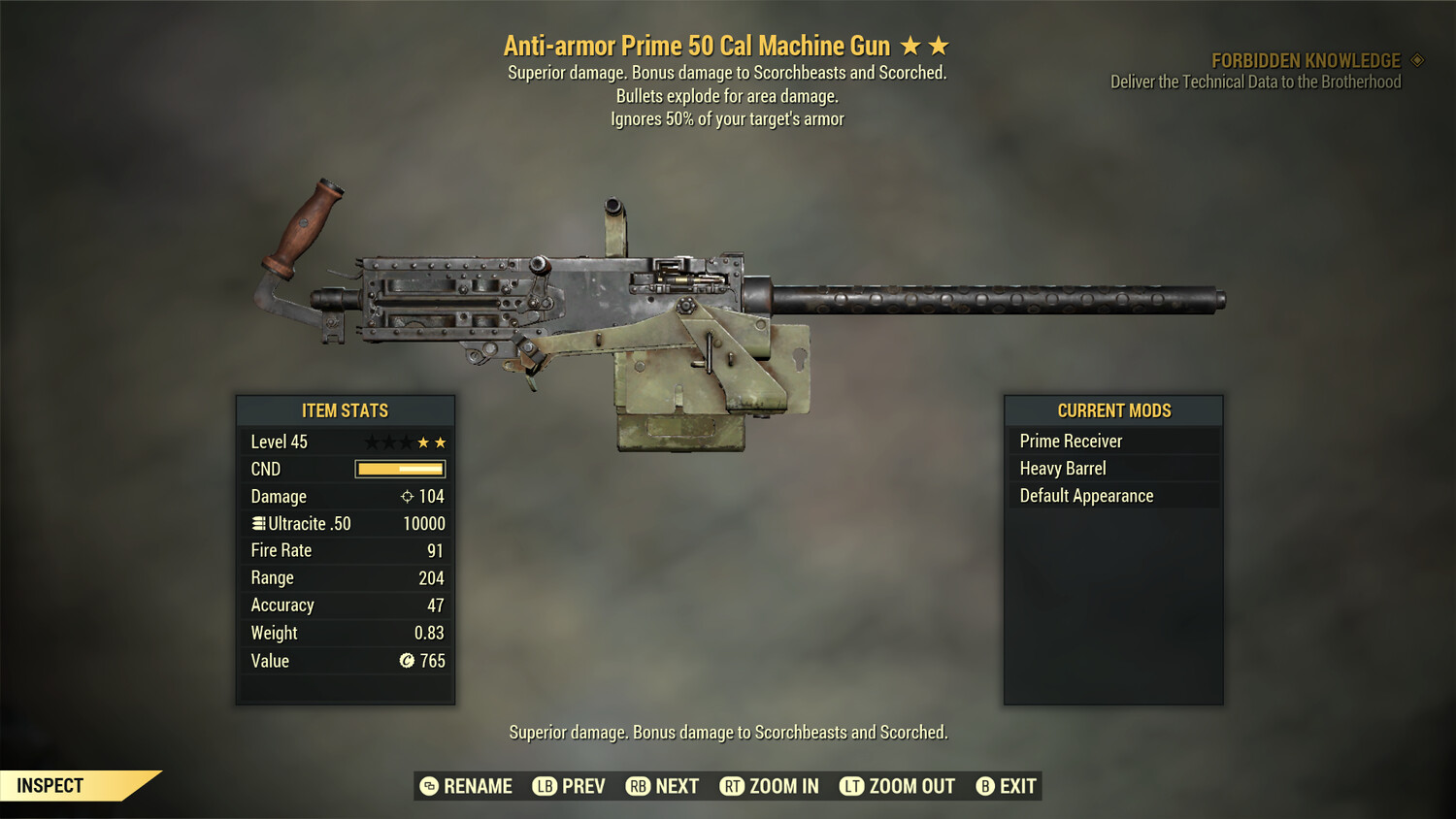Click the diamond icon beside Forbidden Knowledge

click(1415, 59)
